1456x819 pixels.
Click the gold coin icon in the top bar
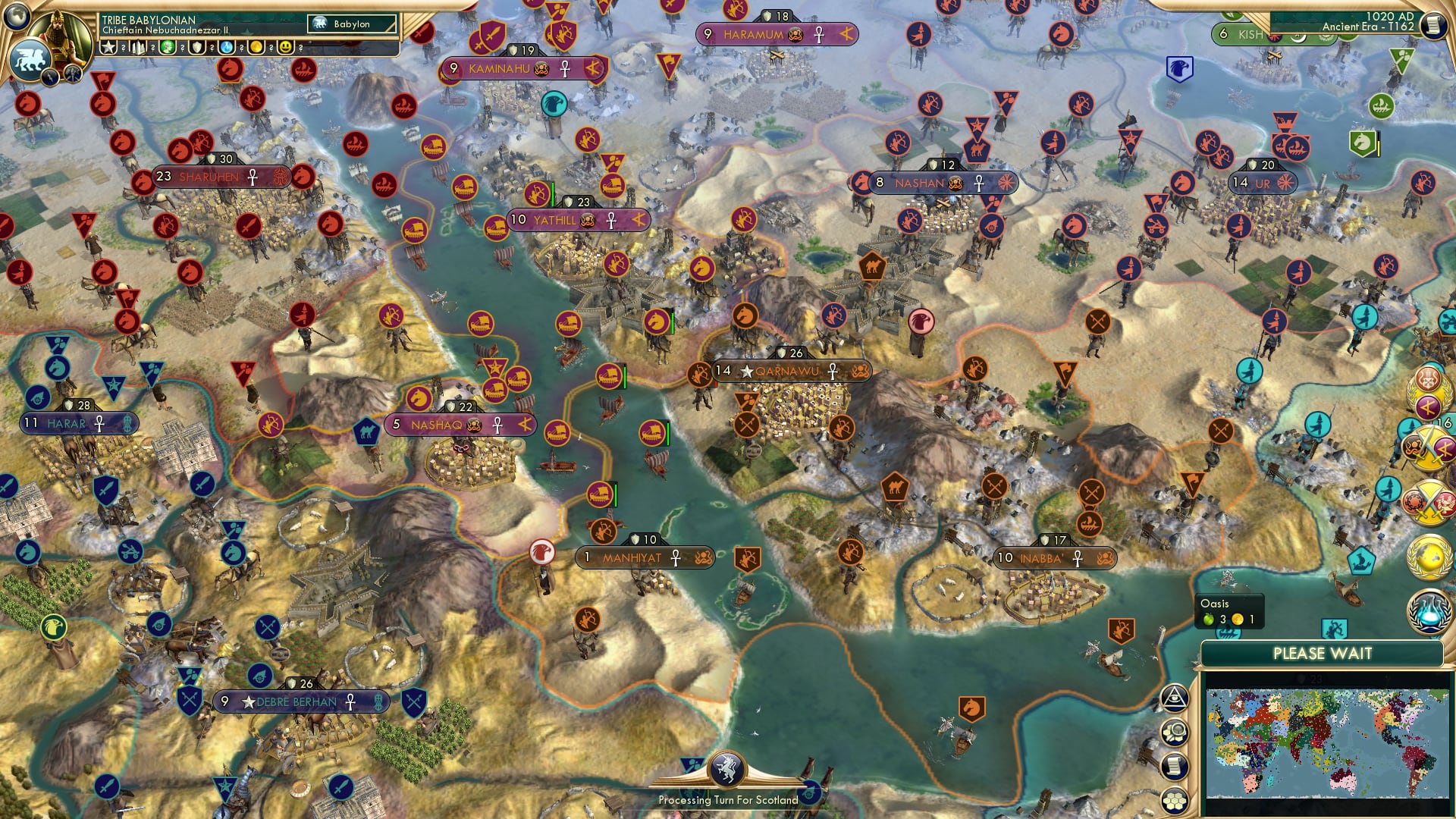(x=256, y=47)
